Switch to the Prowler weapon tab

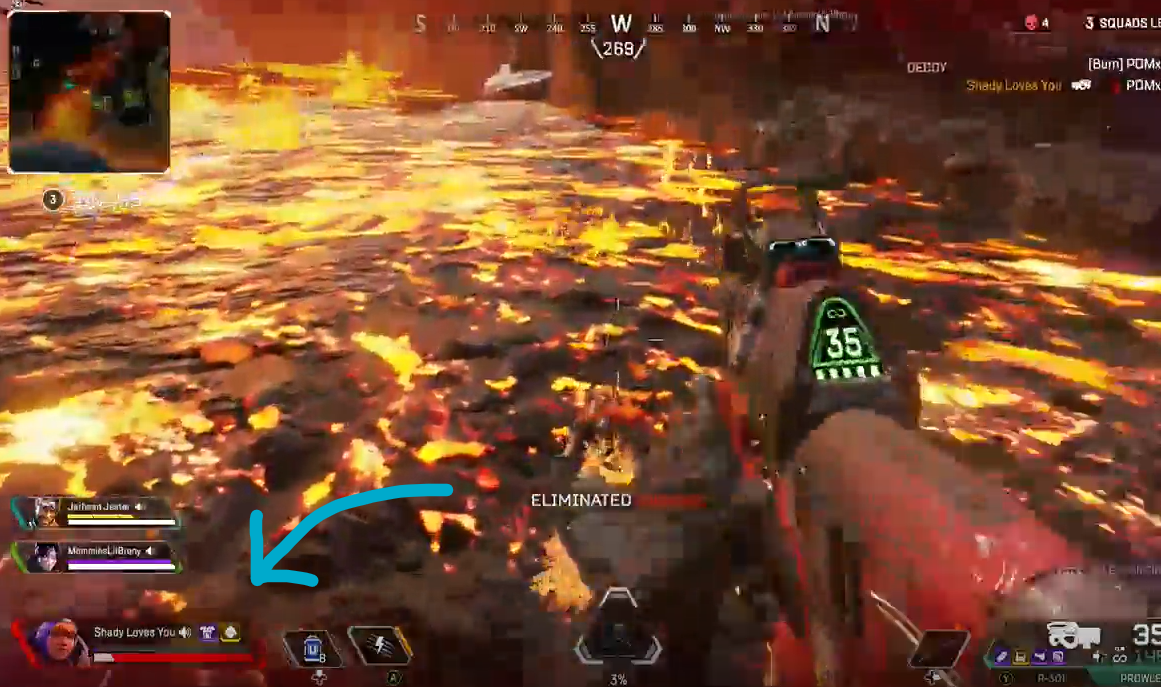click(x=1138, y=678)
